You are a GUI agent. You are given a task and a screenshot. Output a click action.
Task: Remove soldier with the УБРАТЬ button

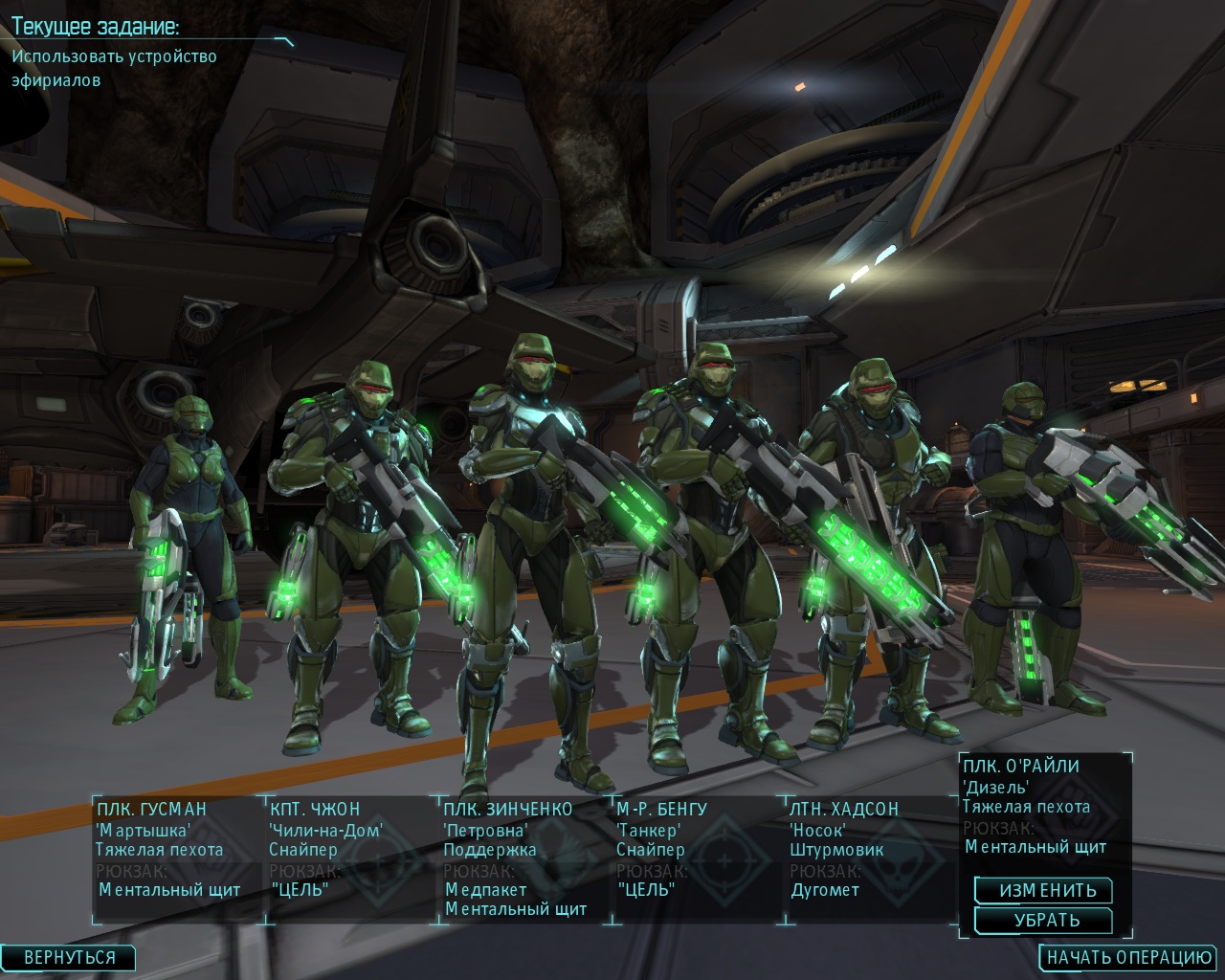1043,921
